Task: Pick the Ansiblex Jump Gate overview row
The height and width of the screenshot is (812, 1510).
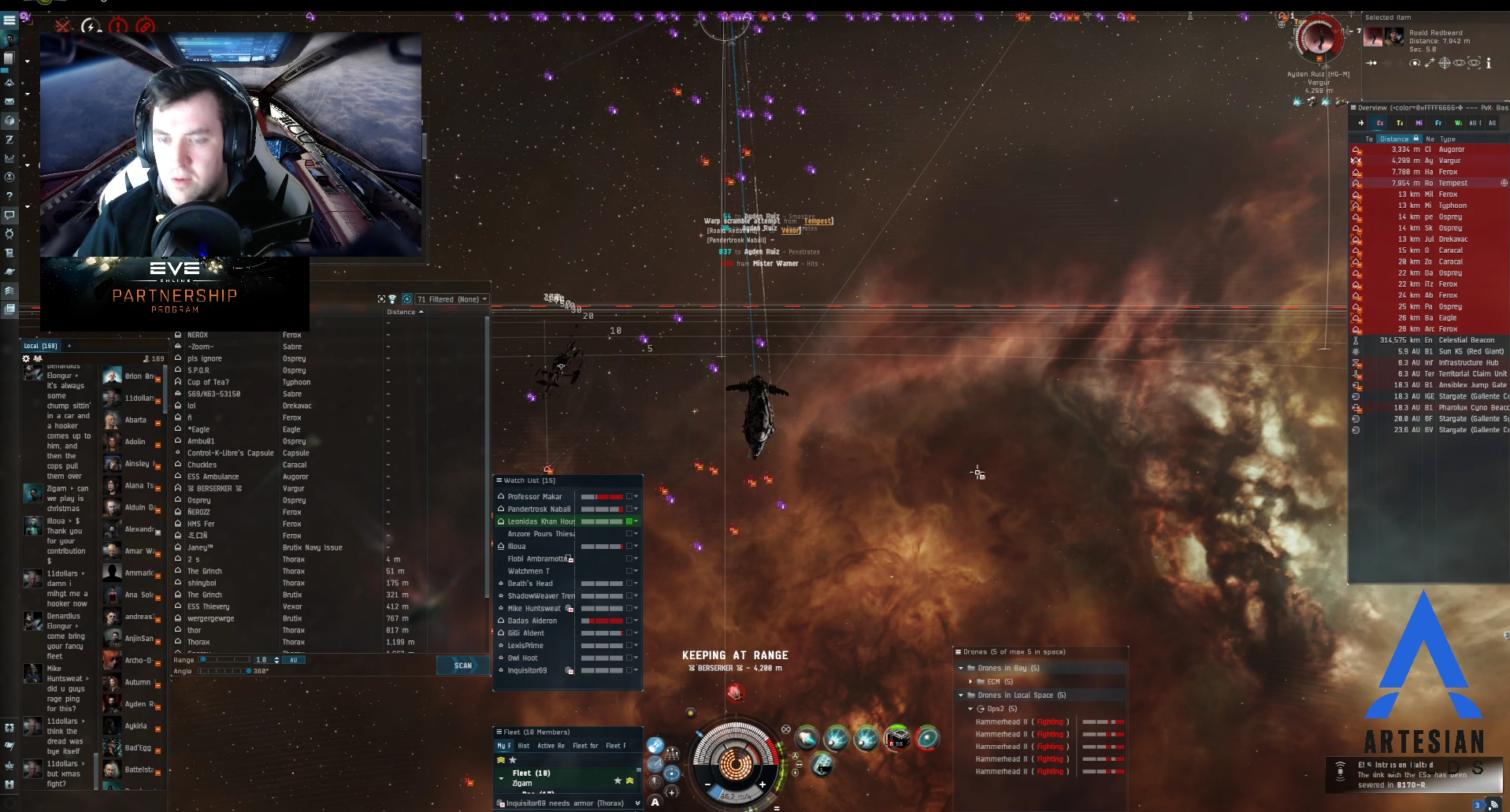Action: point(1471,385)
